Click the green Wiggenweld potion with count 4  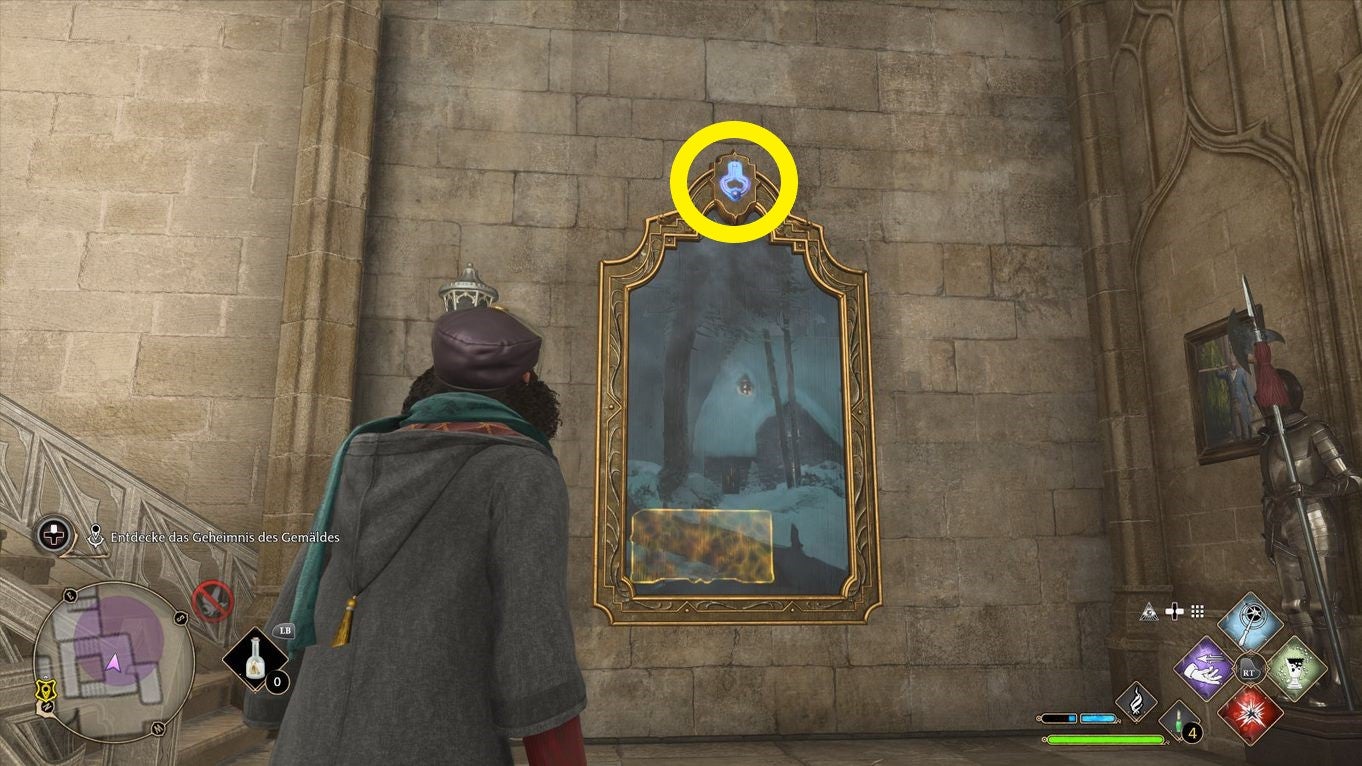click(1179, 720)
